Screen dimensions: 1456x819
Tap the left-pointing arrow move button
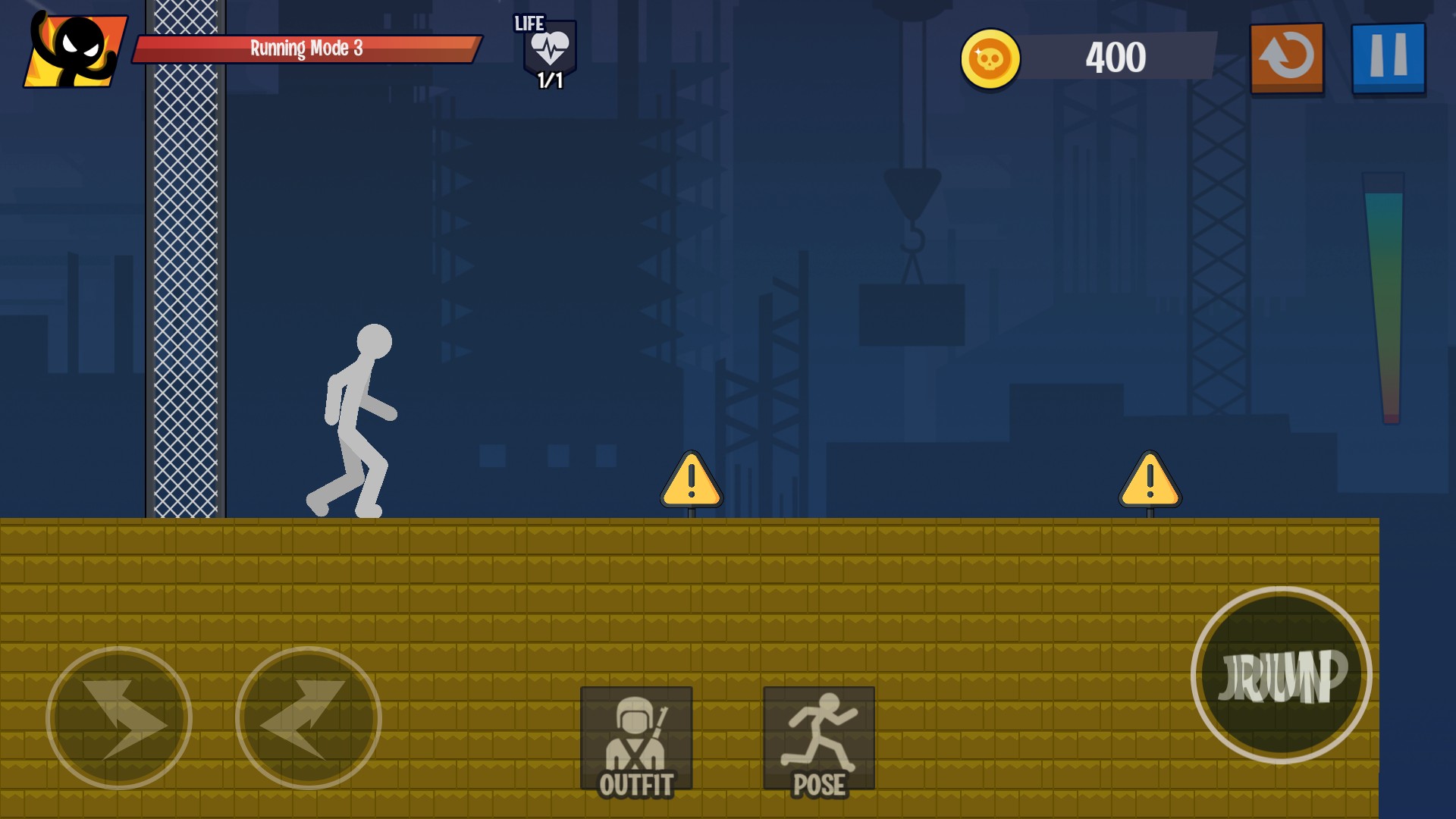[308, 717]
